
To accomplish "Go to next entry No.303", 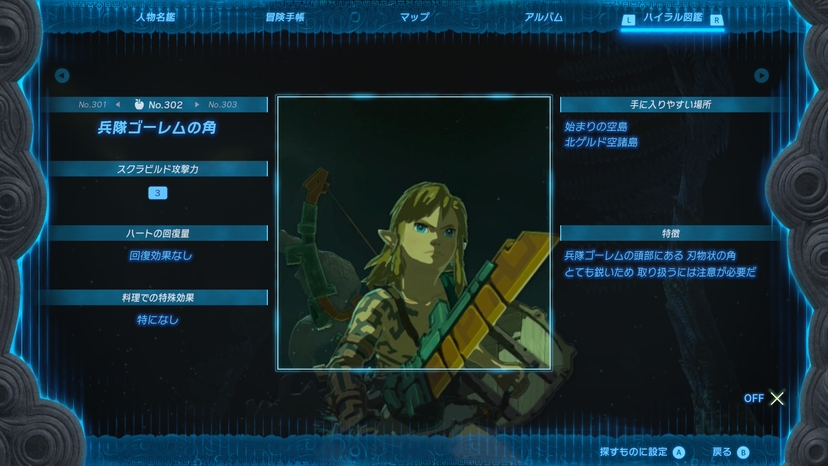I will pos(218,104).
